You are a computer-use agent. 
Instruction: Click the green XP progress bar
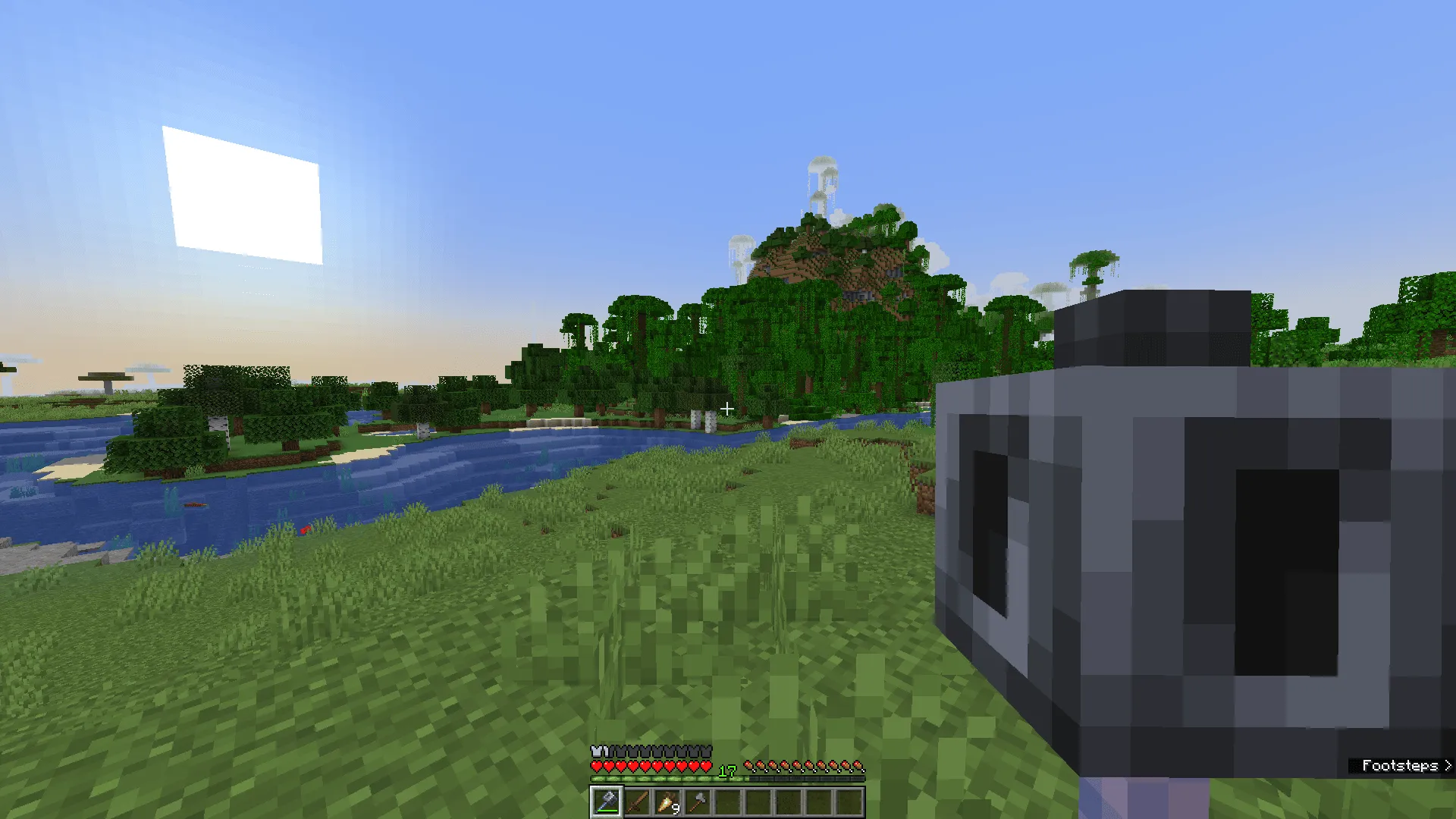(660, 779)
